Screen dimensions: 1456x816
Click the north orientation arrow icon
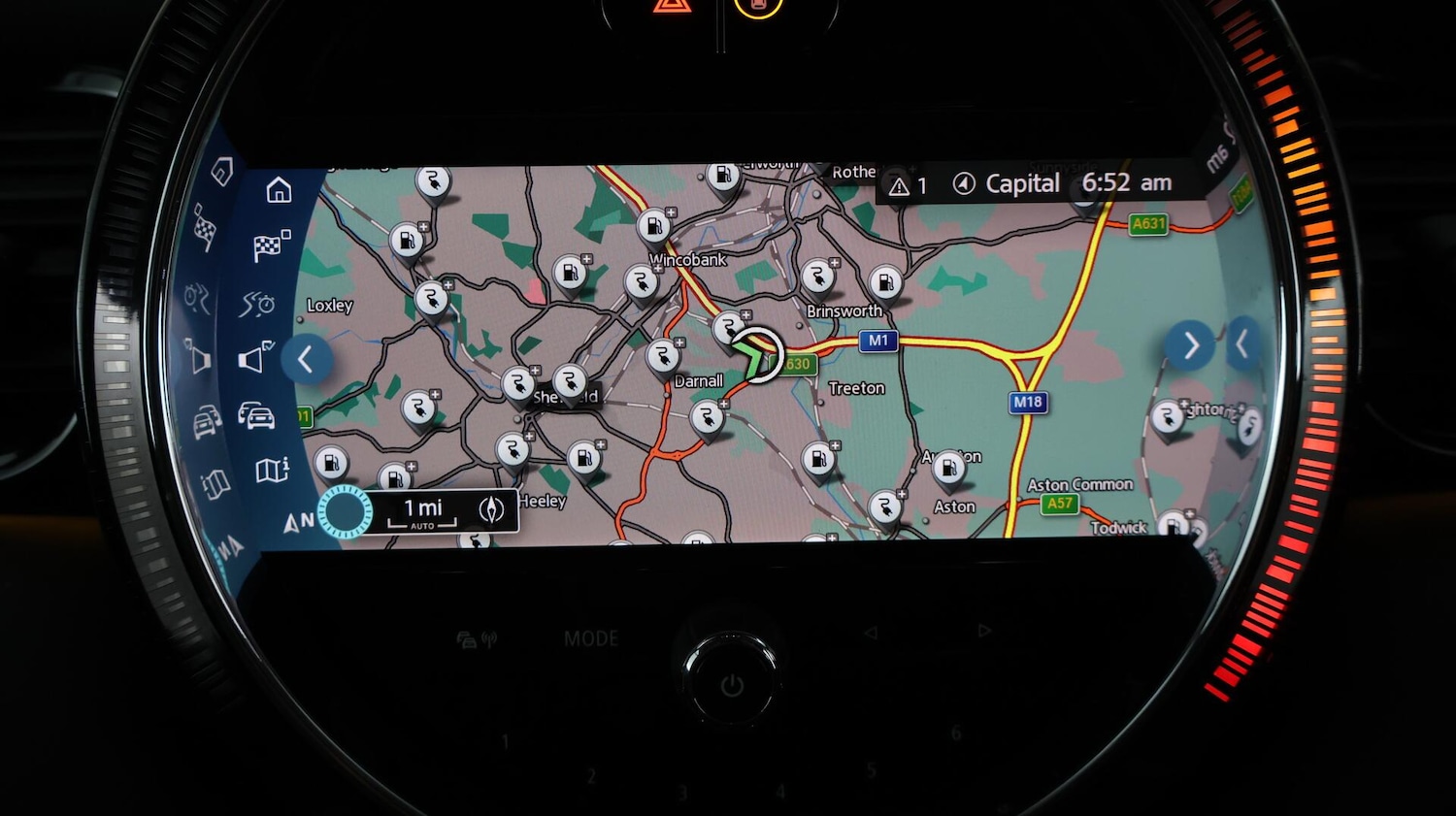(x=297, y=522)
